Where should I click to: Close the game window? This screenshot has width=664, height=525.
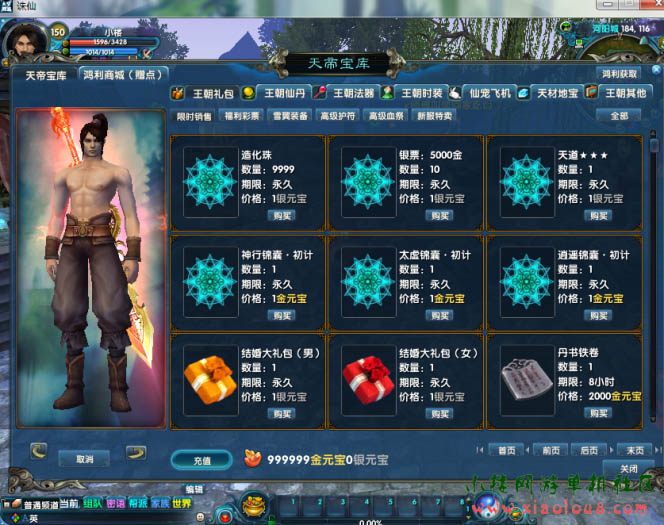pyautogui.click(x=651, y=8)
